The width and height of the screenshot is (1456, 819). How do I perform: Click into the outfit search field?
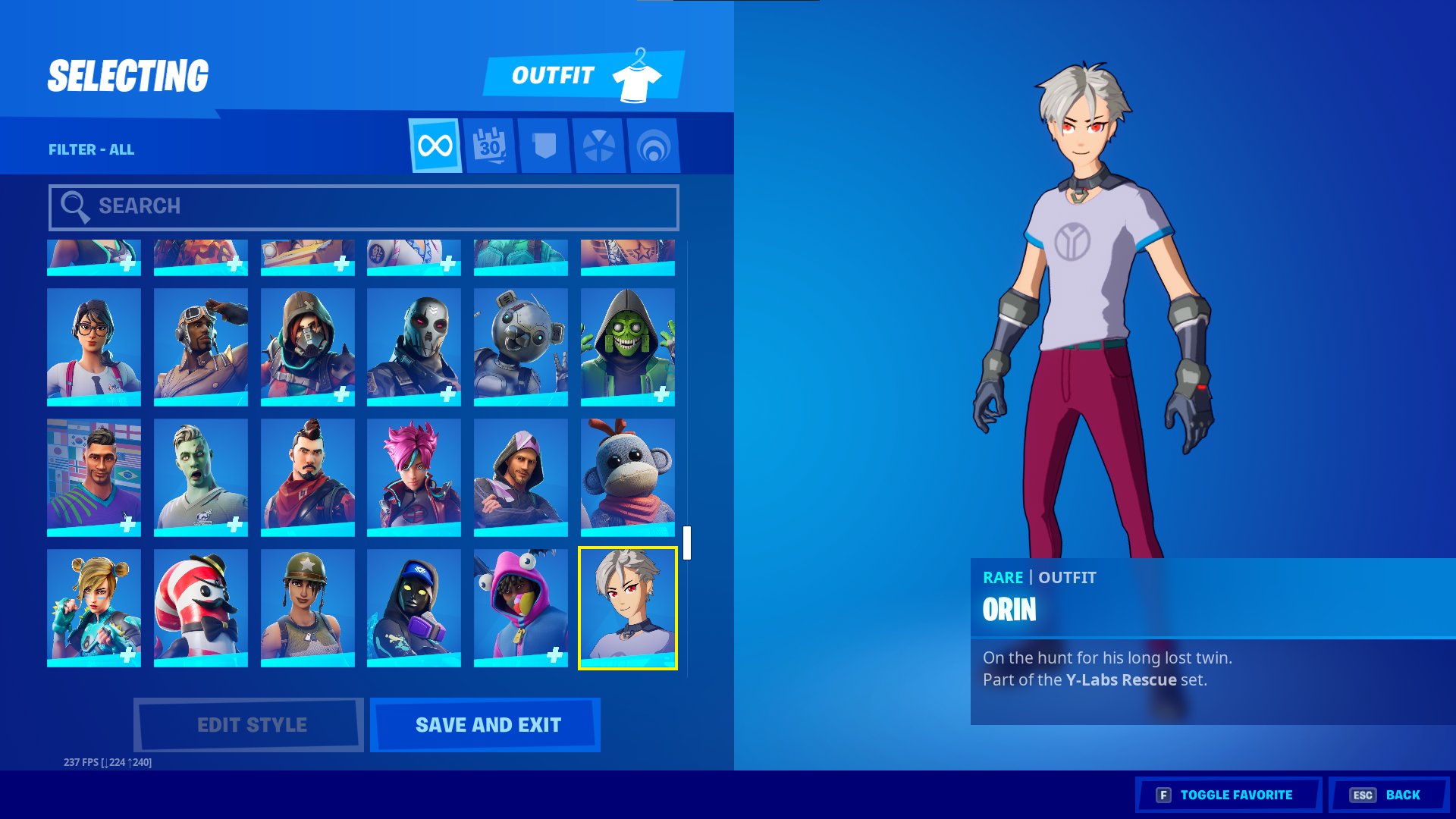364,207
